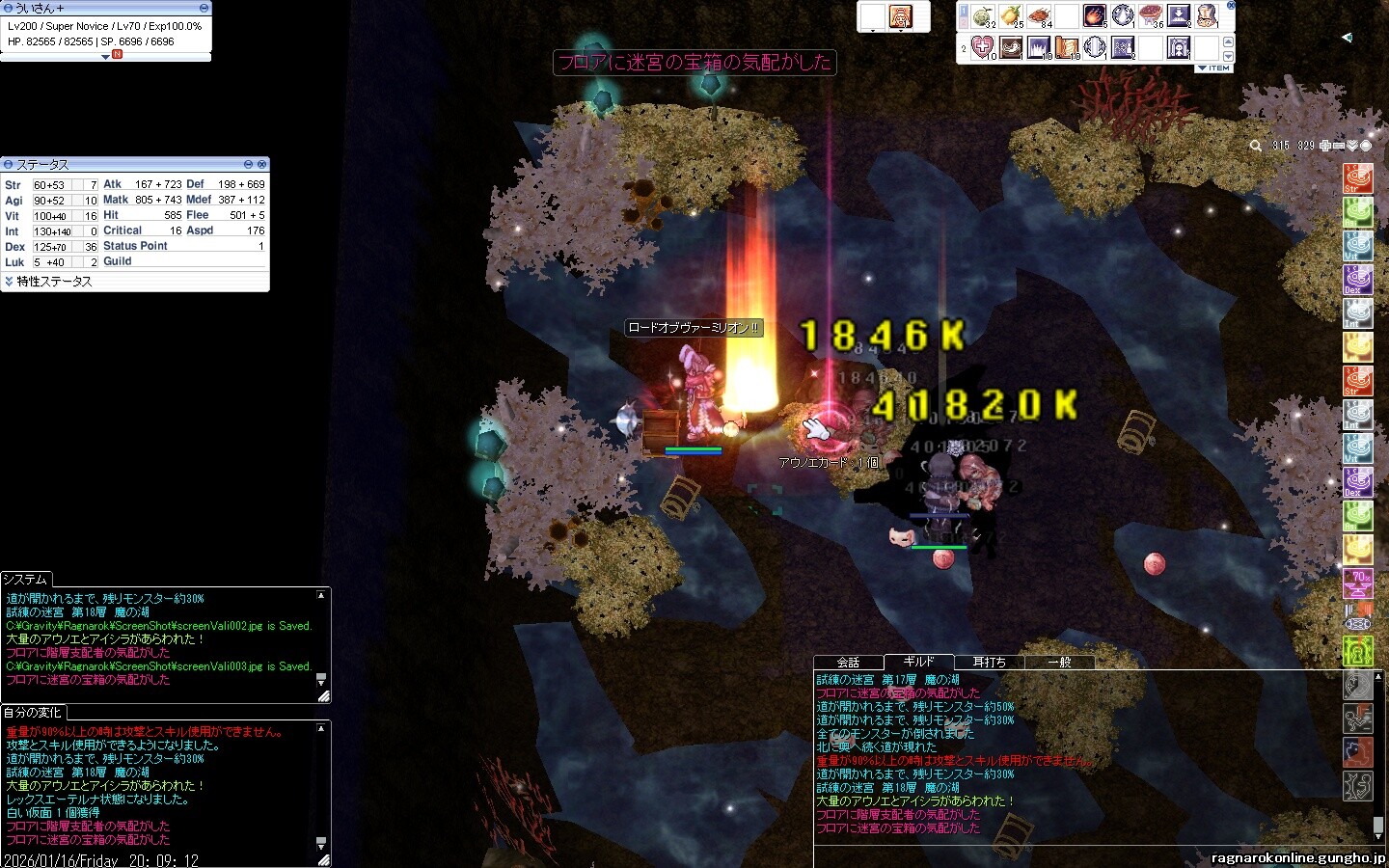The width and height of the screenshot is (1389, 868).
Task: Use the yellow fruit item slot
Action: pos(1011,16)
